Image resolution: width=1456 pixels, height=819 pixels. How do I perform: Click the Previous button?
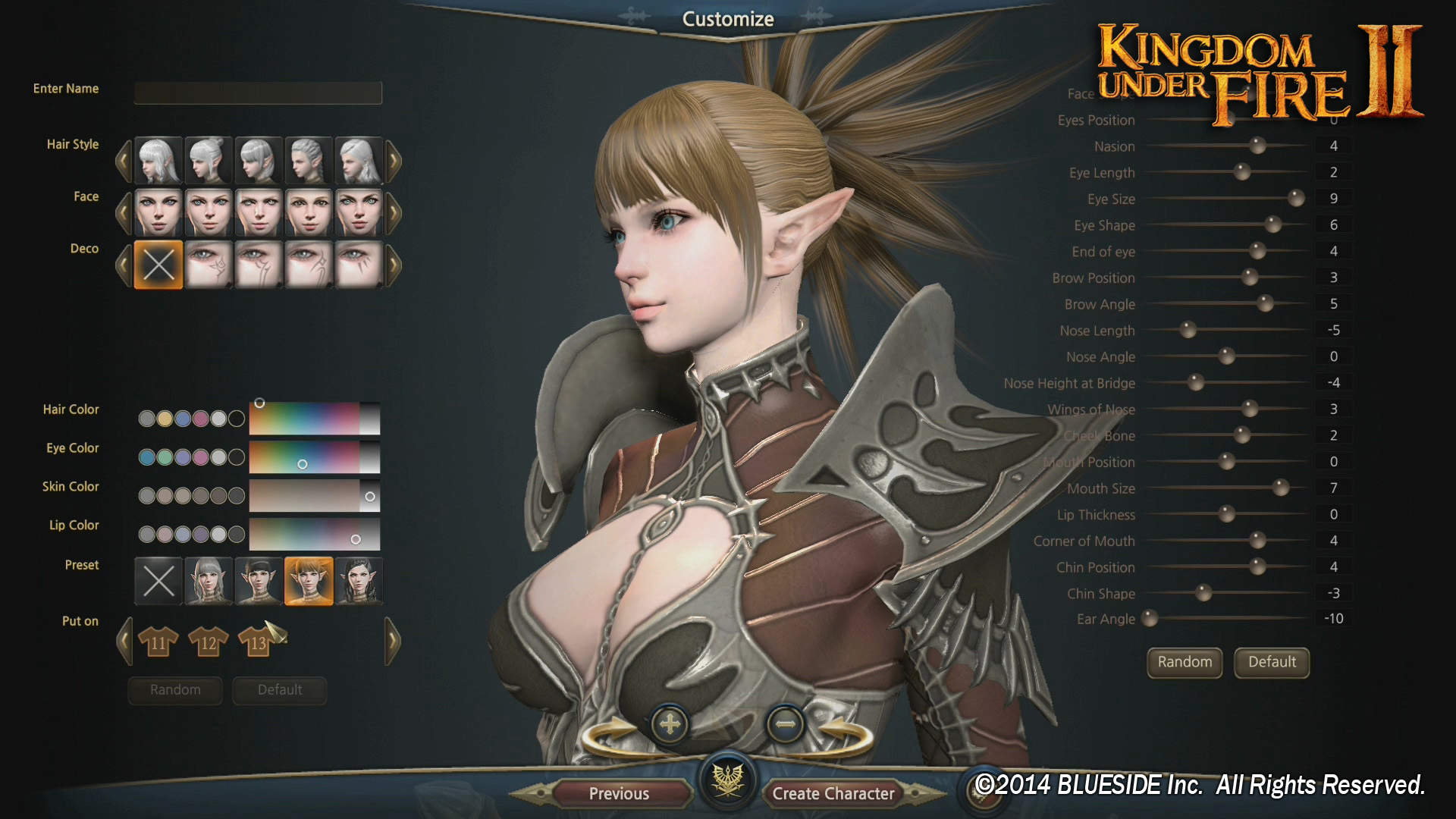point(619,793)
